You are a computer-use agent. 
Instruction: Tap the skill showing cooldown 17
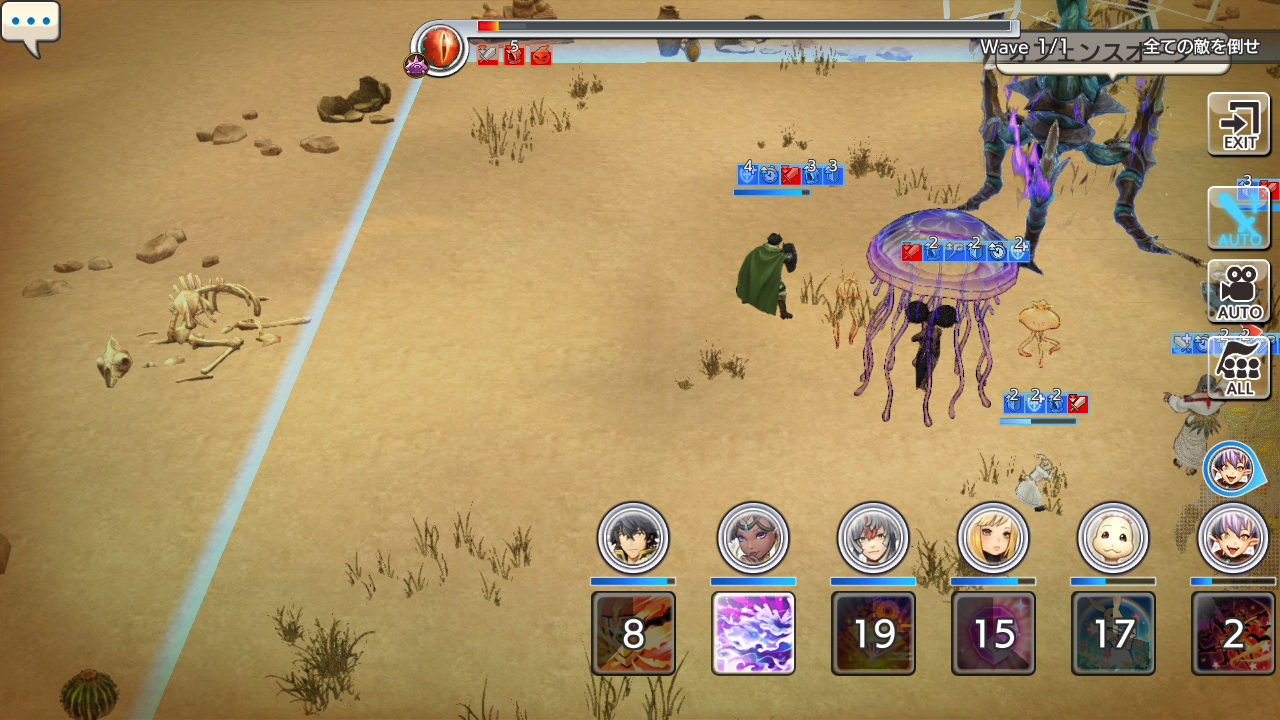tap(1113, 633)
